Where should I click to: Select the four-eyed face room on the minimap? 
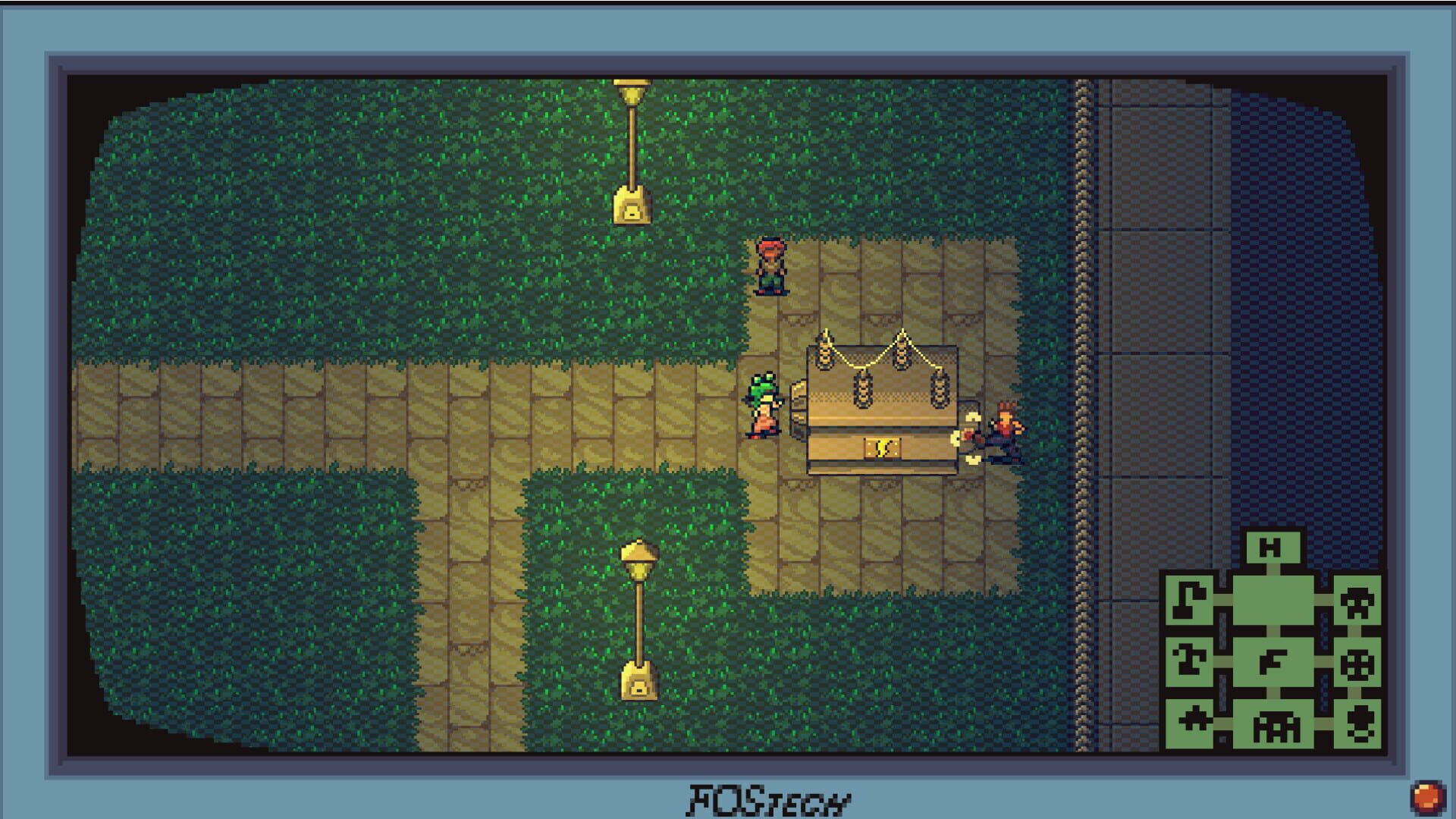tap(1358, 665)
